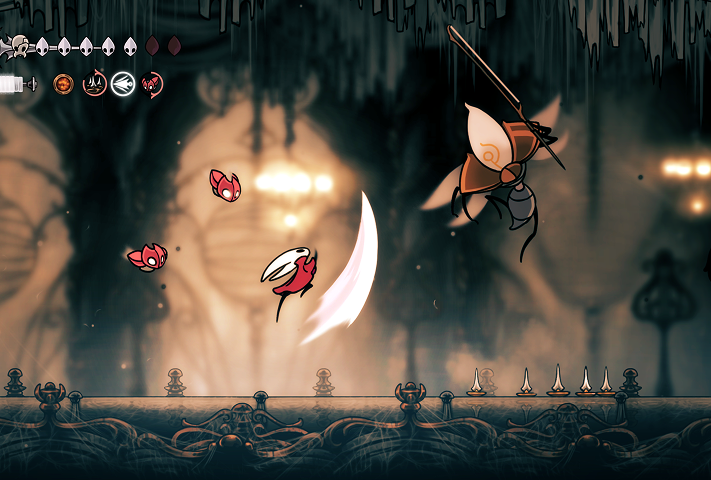The width and height of the screenshot is (711, 480).
Task: Activate the white-ringed dash skill icon
Action: click(123, 84)
